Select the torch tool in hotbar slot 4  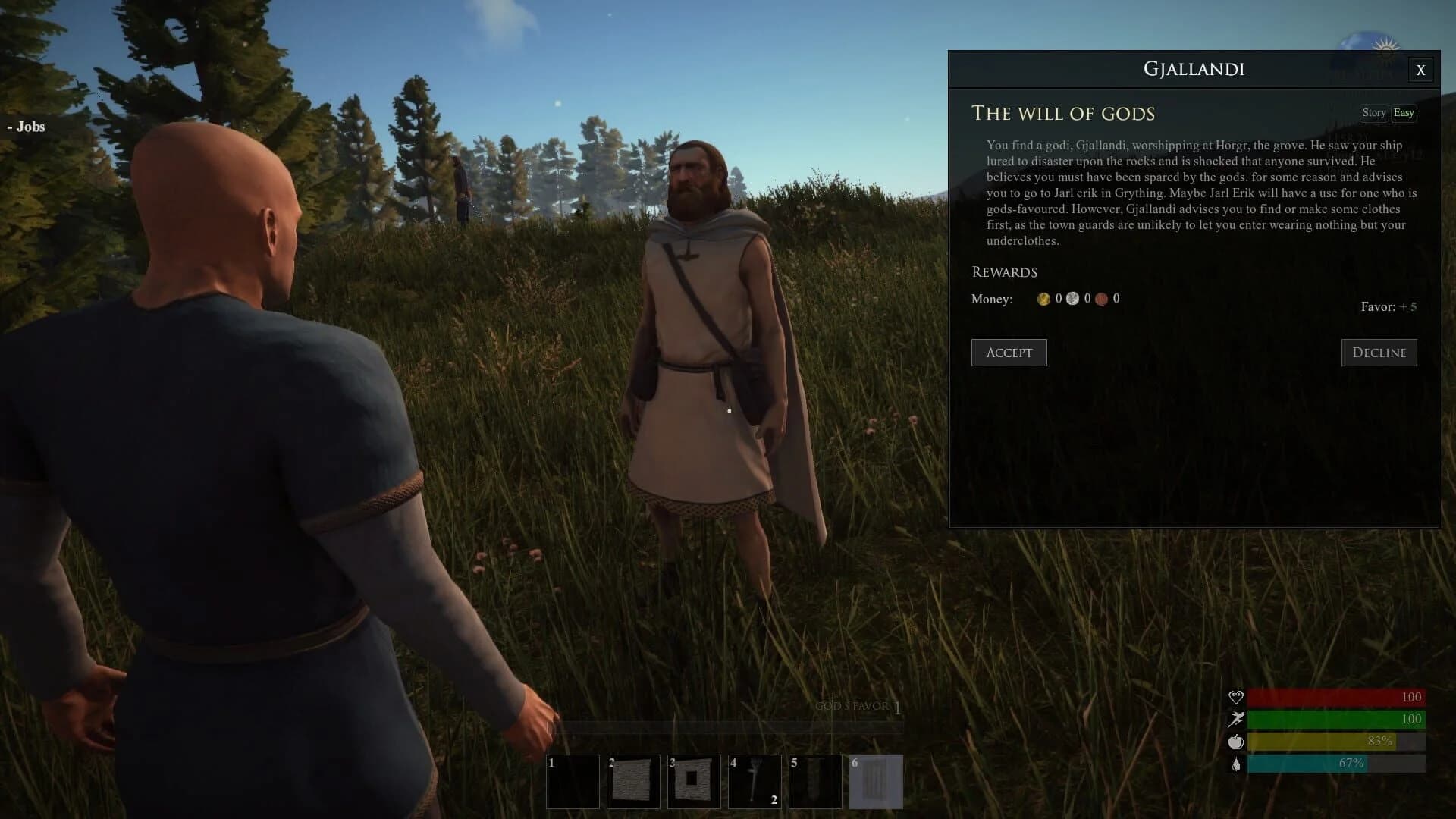(755, 781)
